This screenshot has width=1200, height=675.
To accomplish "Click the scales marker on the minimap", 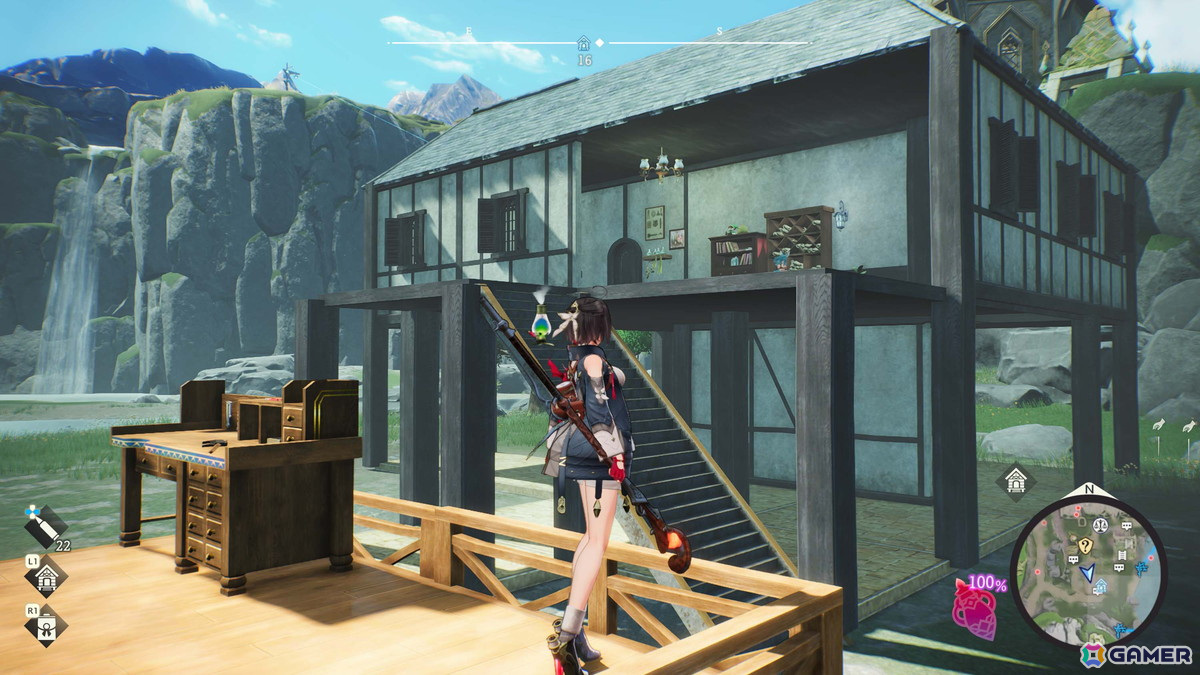I will (x=1099, y=523).
